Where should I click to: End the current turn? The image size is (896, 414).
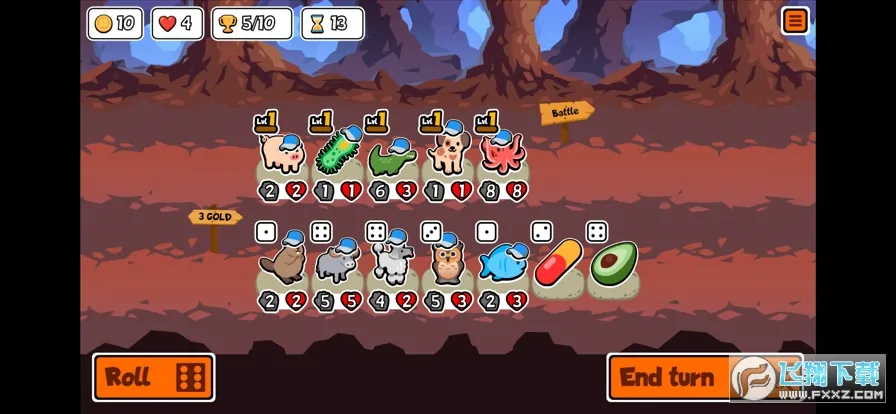pyautogui.click(x=668, y=377)
